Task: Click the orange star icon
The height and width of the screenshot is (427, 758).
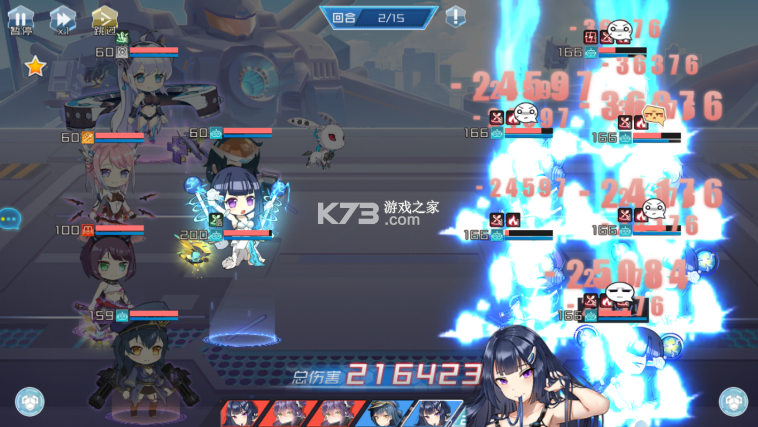Action: [x=35, y=67]
